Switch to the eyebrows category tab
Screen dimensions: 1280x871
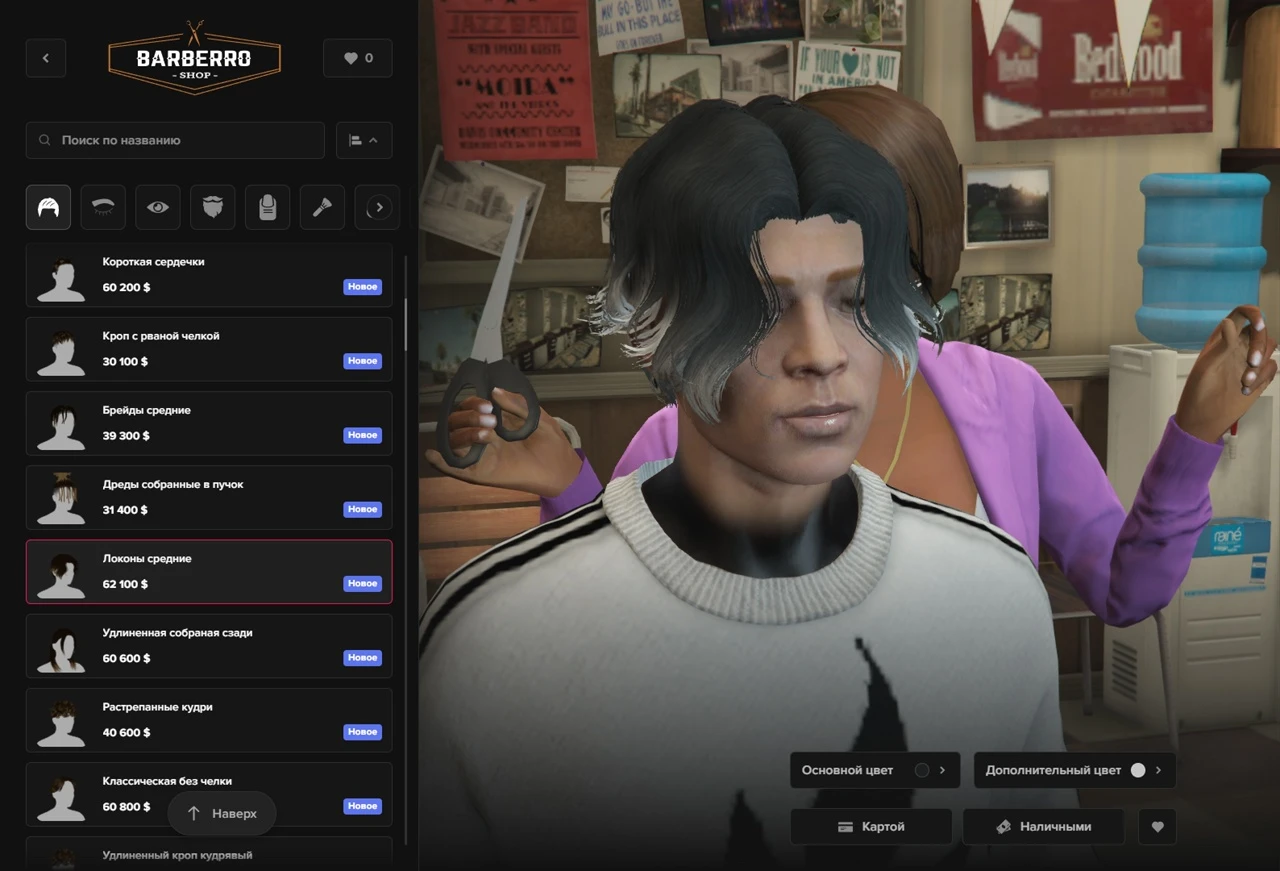click(103, 208)
